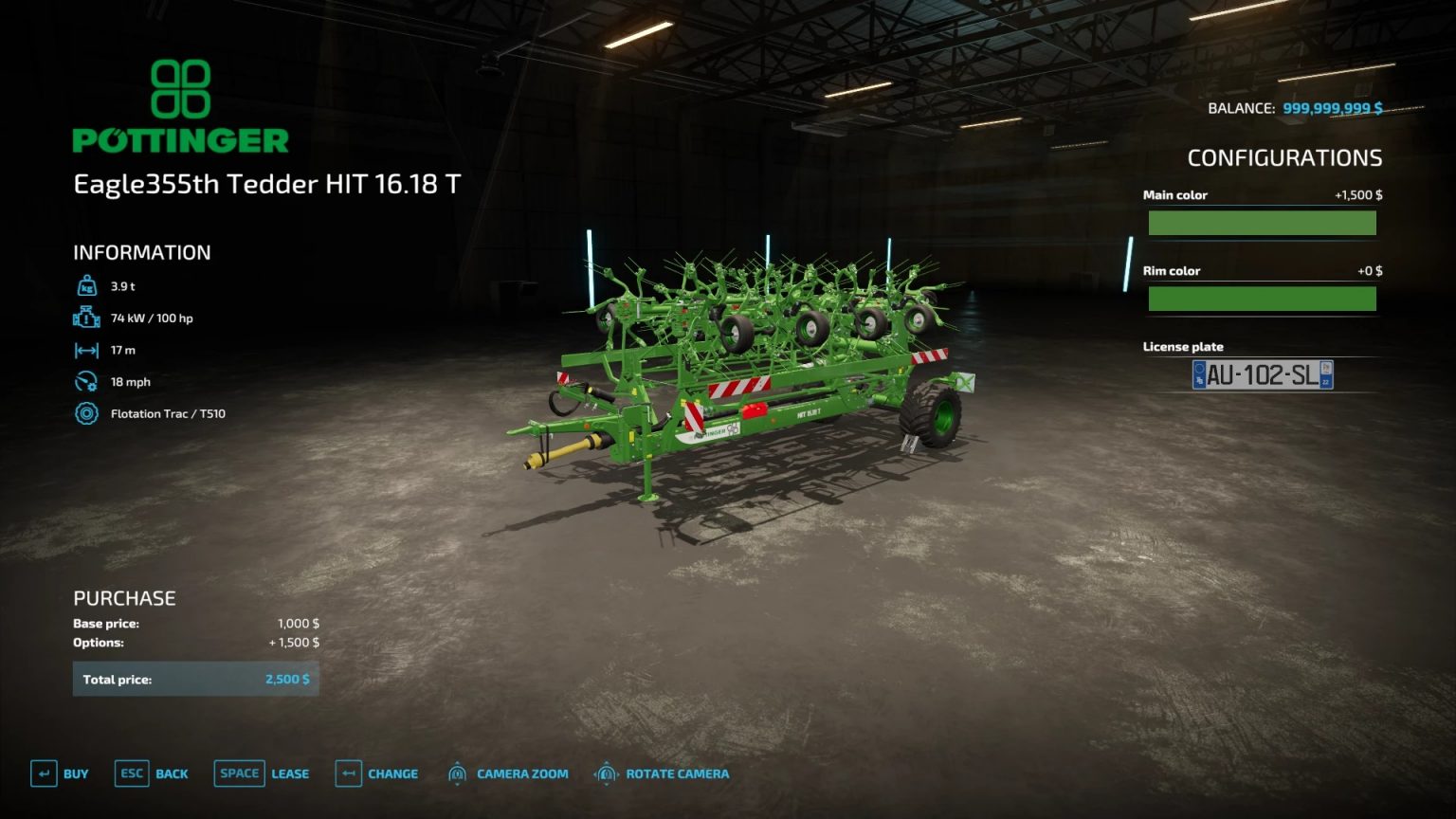This screenshot has width=1456, height=819.
Task: Select the Rim color swatch
Action: [1262, 298]
